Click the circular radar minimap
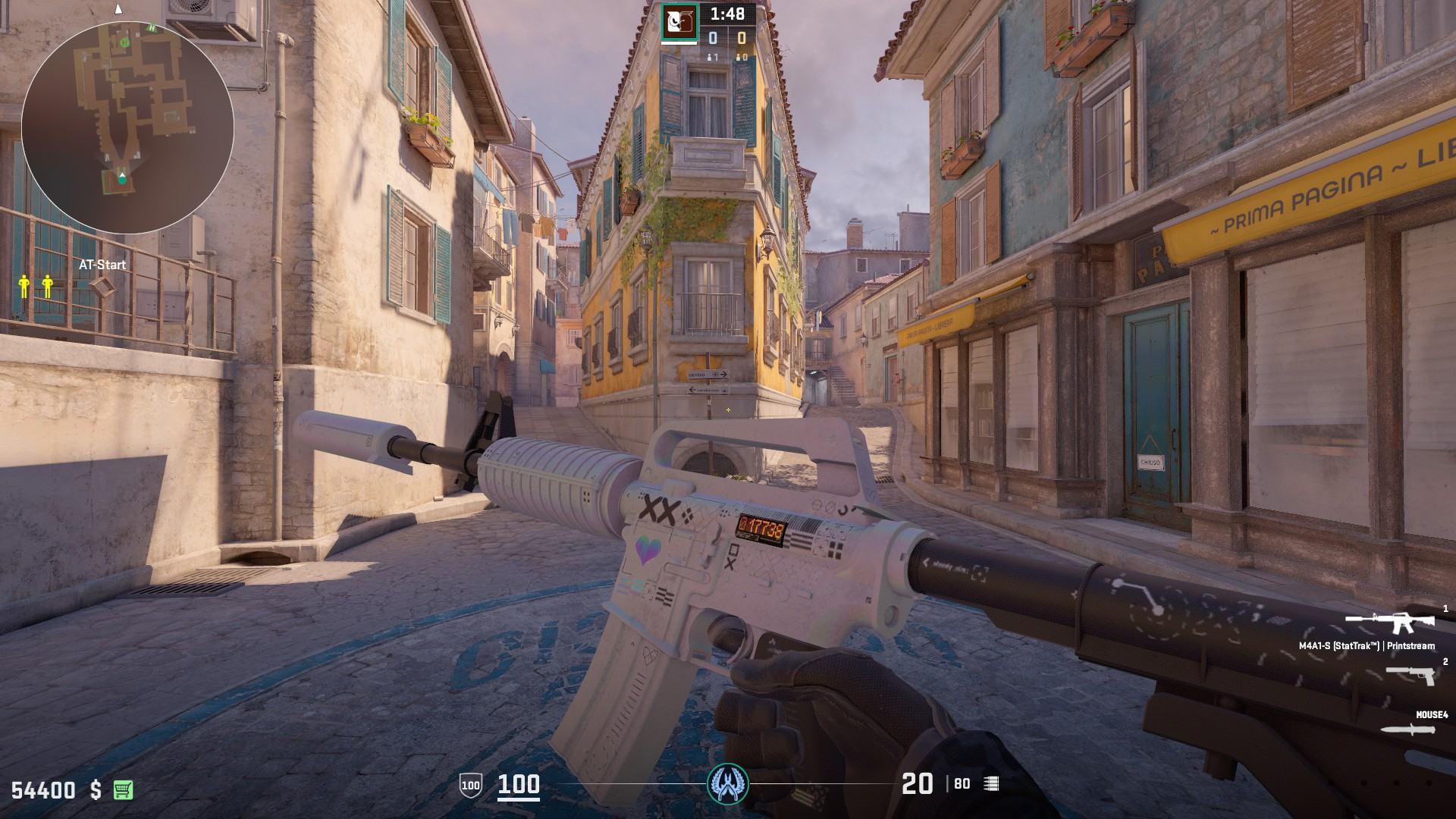Viewport: 1456px width, 819px height. [127, 127]
